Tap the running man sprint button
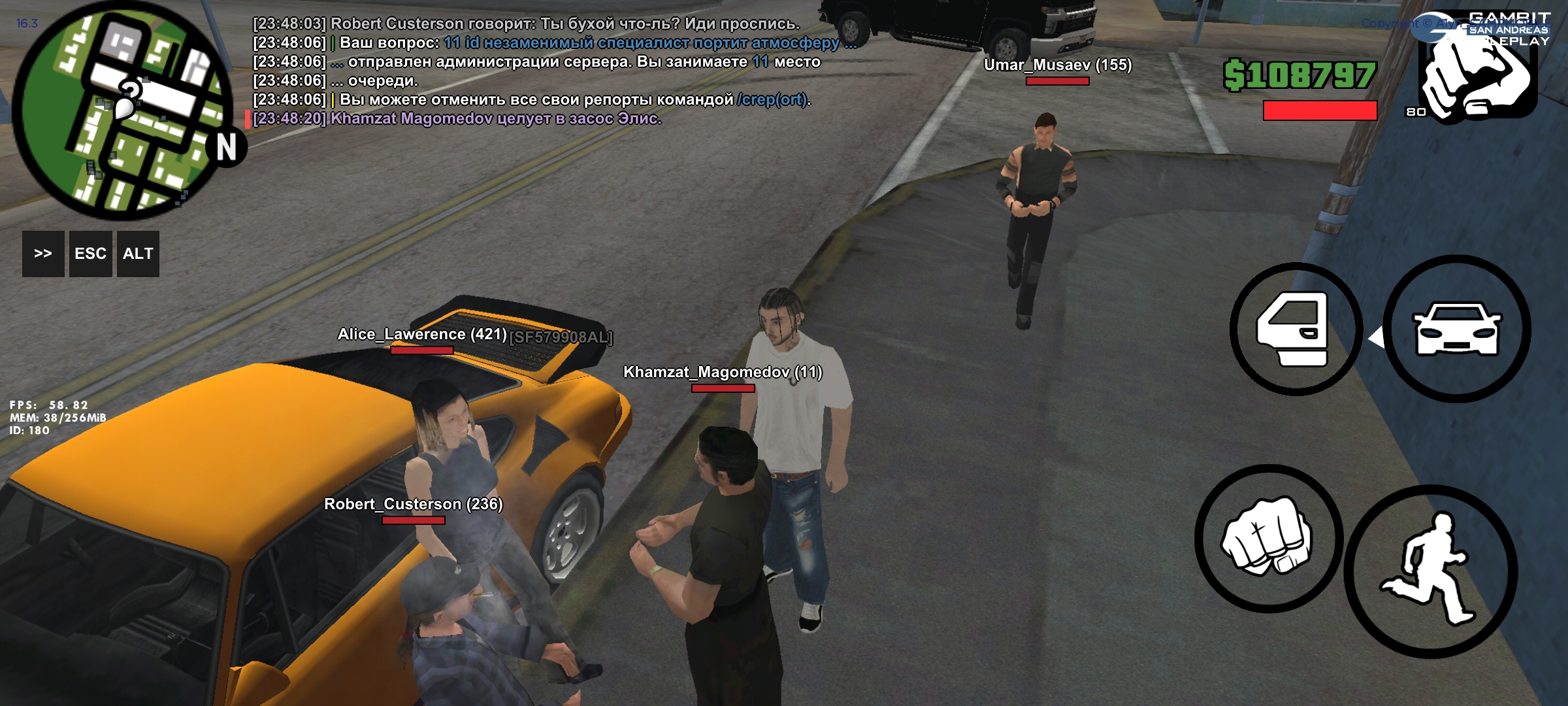This screenshot has height=706, width=1568. (1430, 571)
